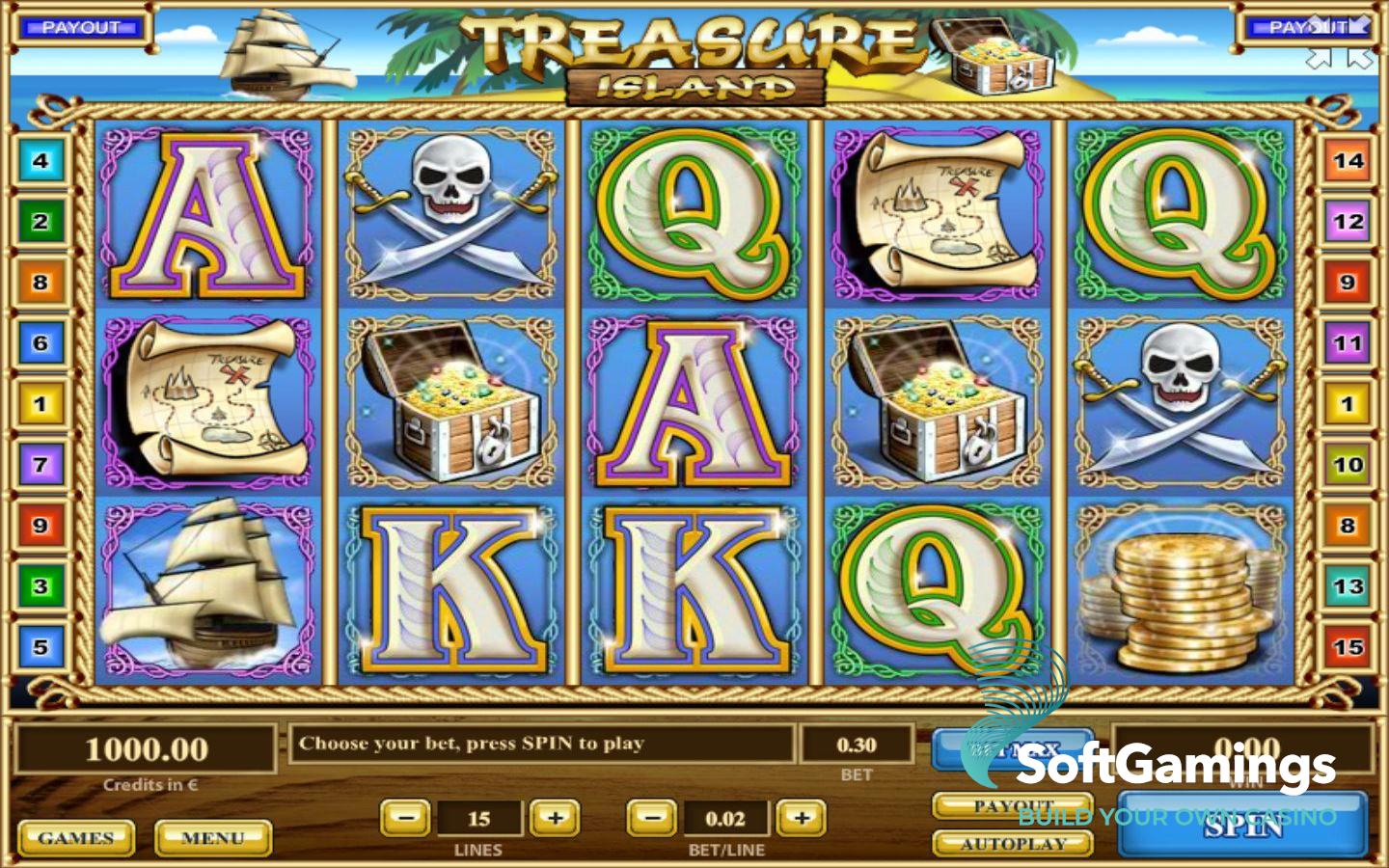
Task: Increase BET/LINE using the plus button
Action: [x=802, y=818]
